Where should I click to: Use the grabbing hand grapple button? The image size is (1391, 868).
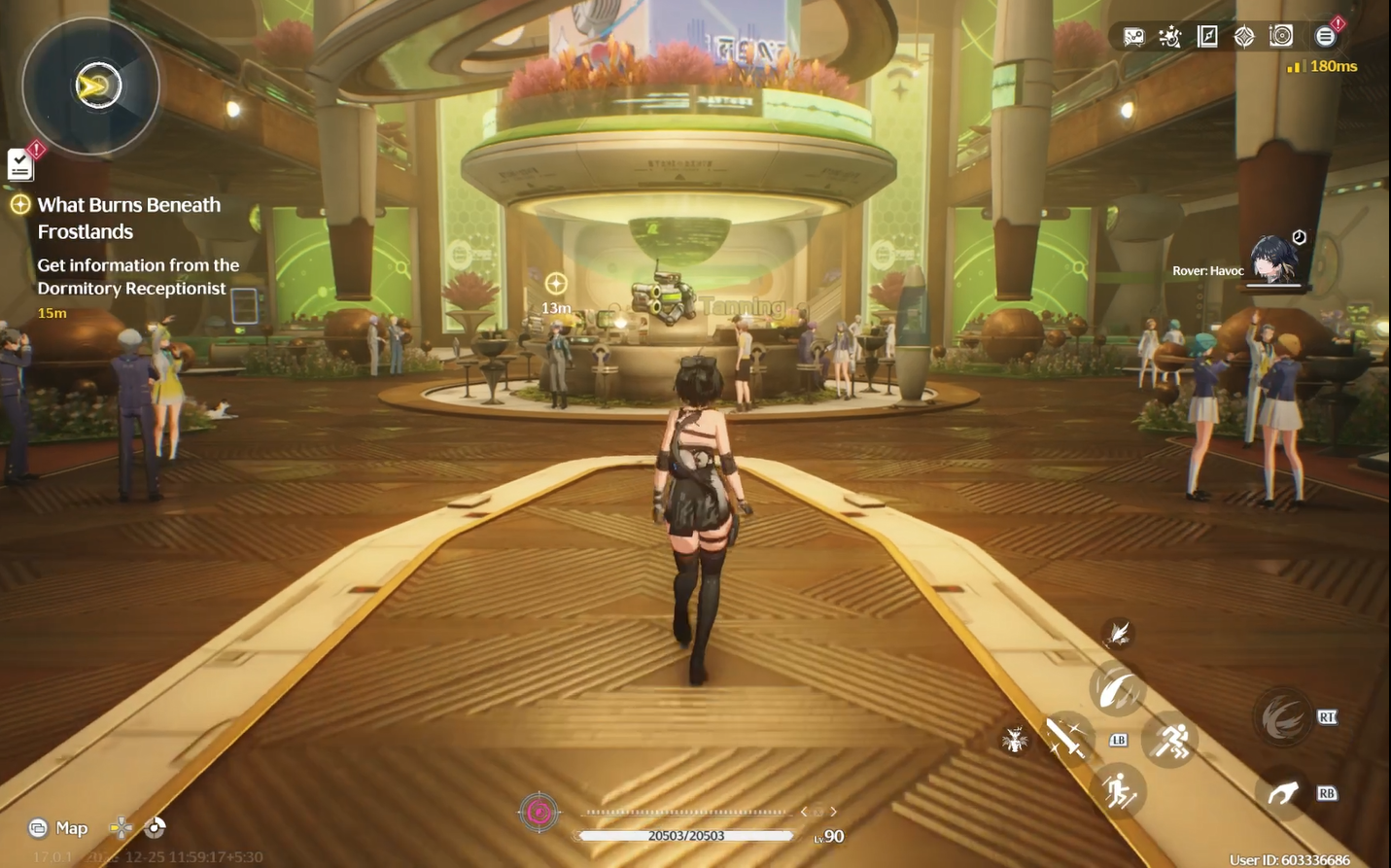point(1282,793)
